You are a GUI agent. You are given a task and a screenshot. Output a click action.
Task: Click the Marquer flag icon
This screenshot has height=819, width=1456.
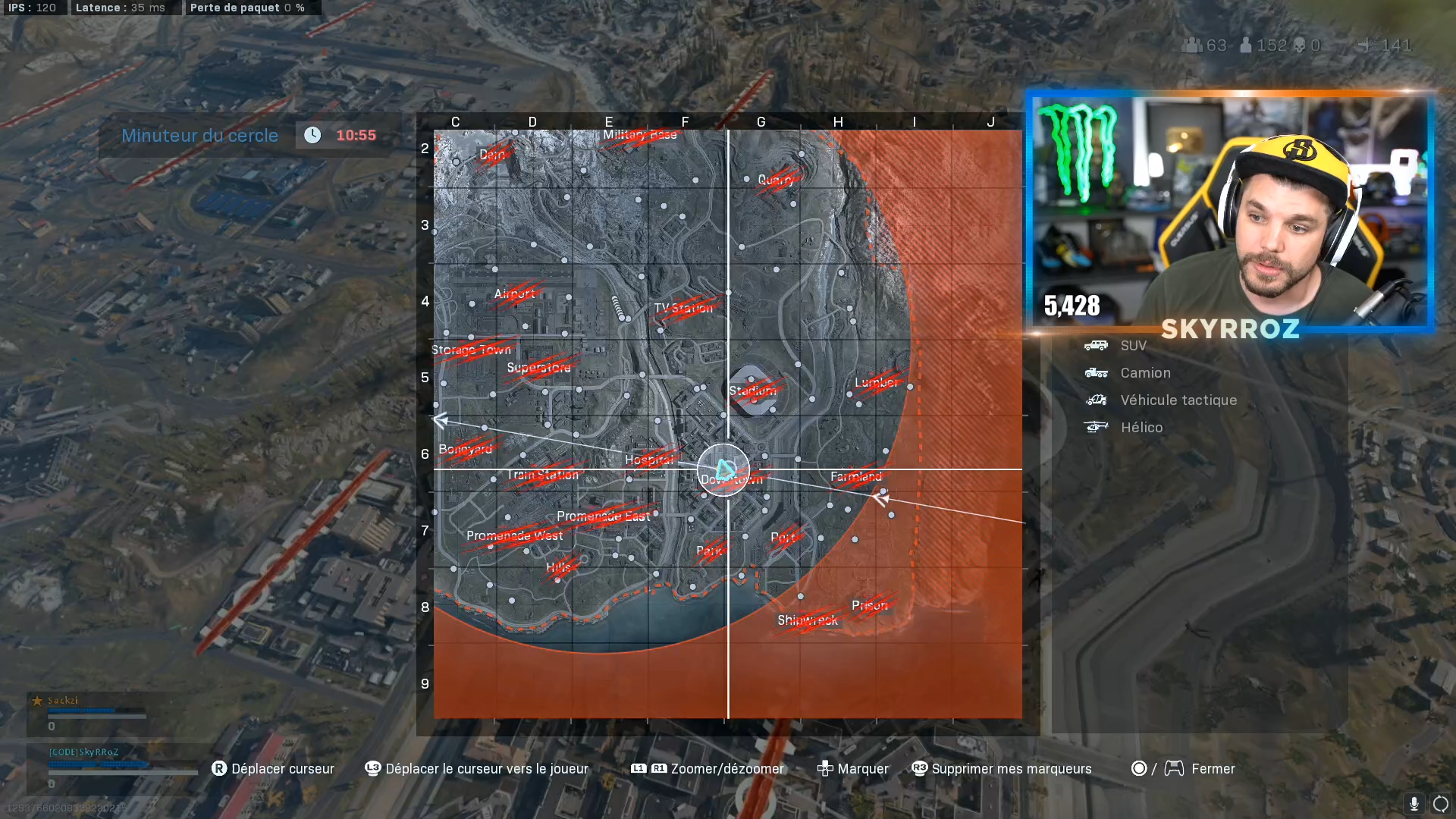click(x=824, y=768)
